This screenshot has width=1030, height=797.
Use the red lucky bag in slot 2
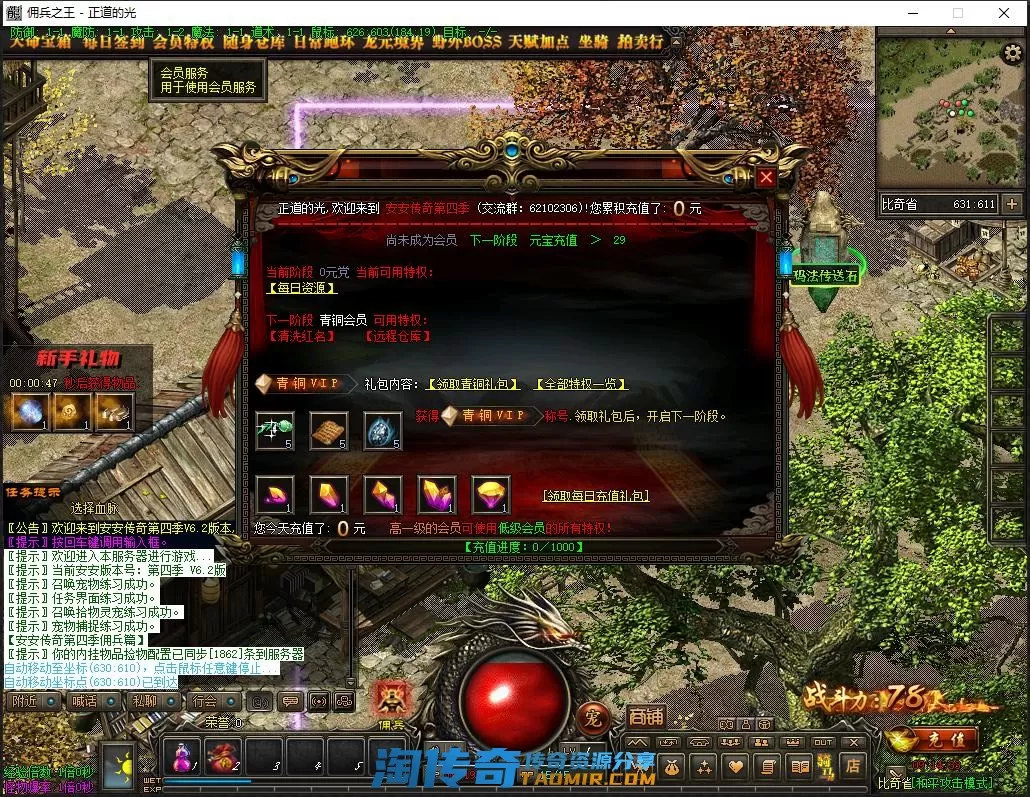pos(223,757)
